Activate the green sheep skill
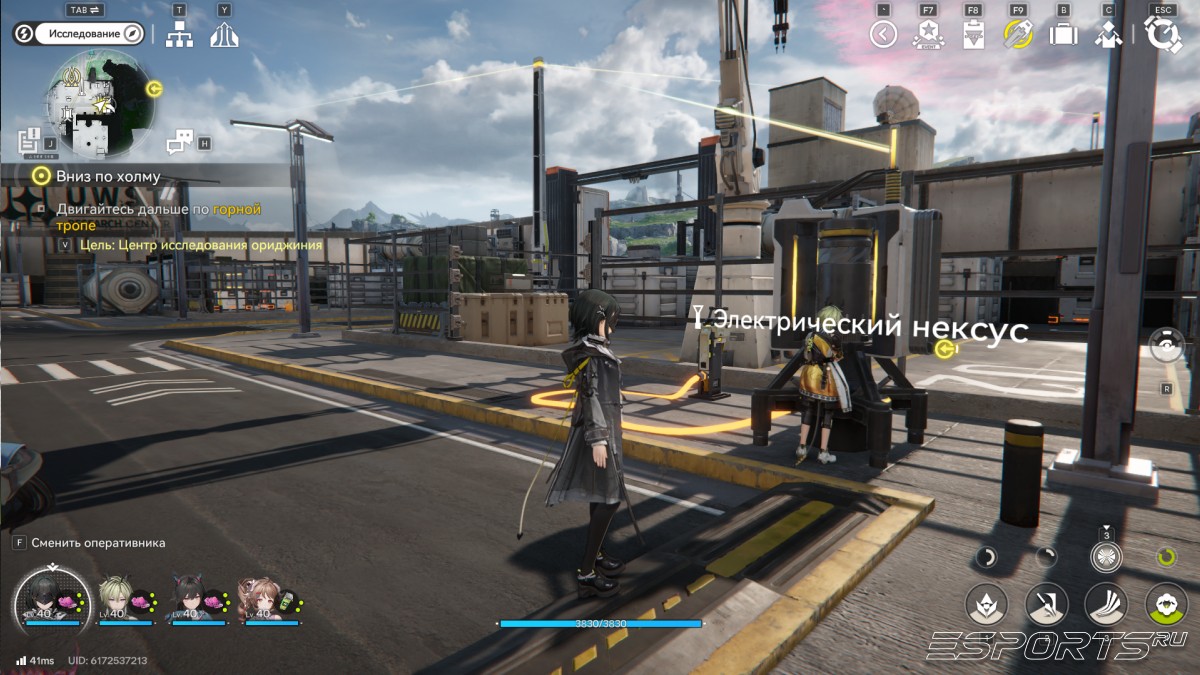This screenshot has height=675, width=1200. pyautogui.click(x=1166, y=604)
